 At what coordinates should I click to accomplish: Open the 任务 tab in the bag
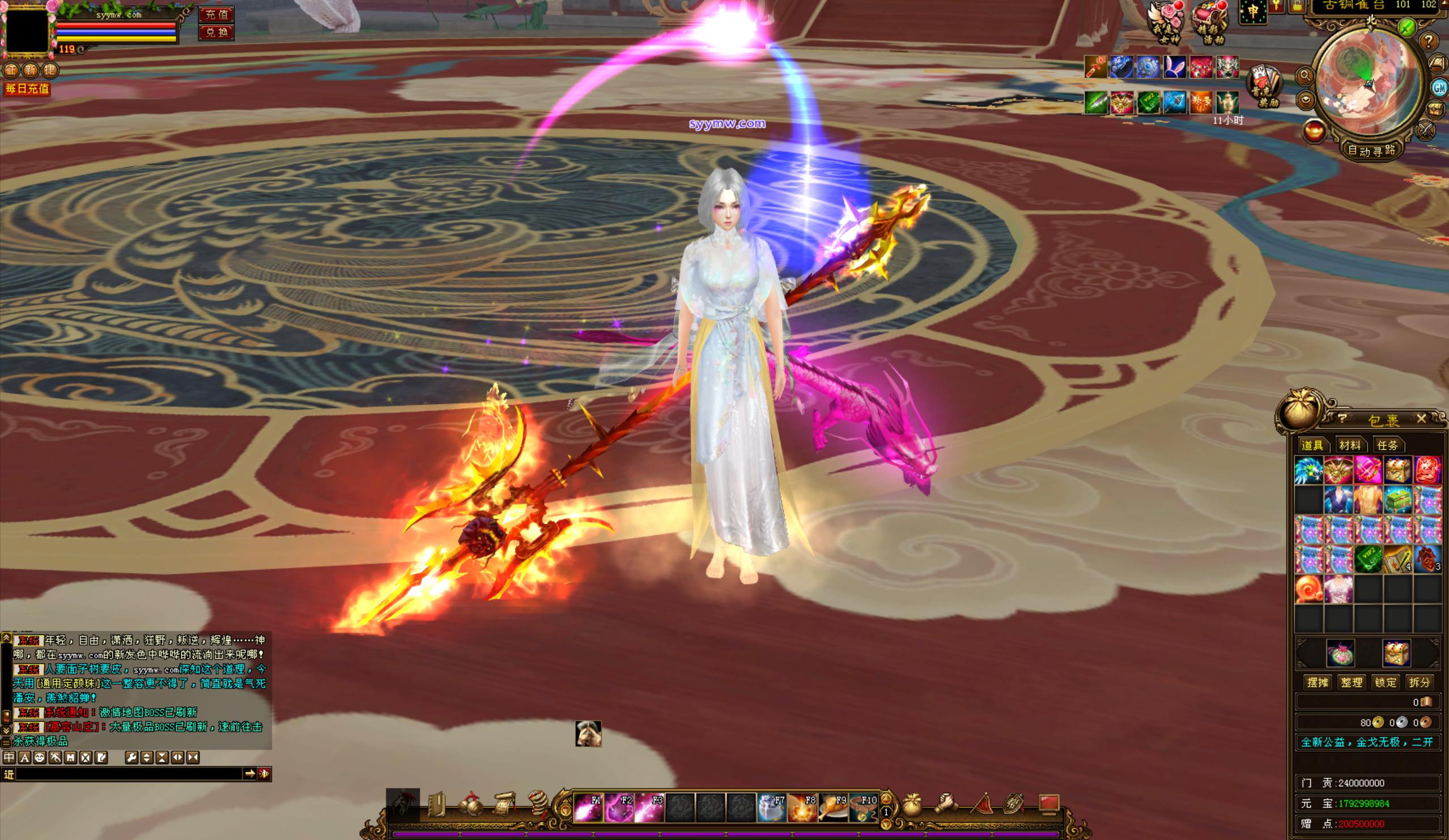[1387, 445]
